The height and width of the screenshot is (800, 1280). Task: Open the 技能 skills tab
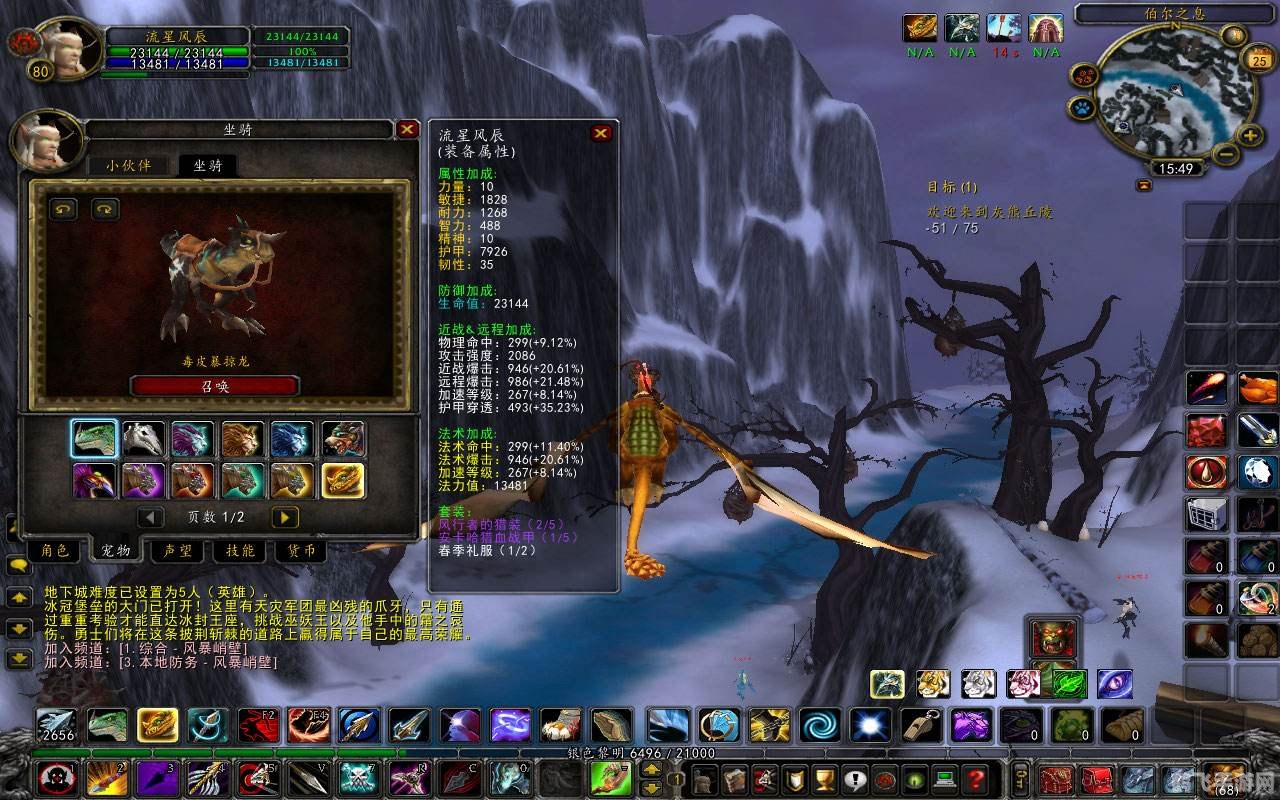tap(240, 551)
